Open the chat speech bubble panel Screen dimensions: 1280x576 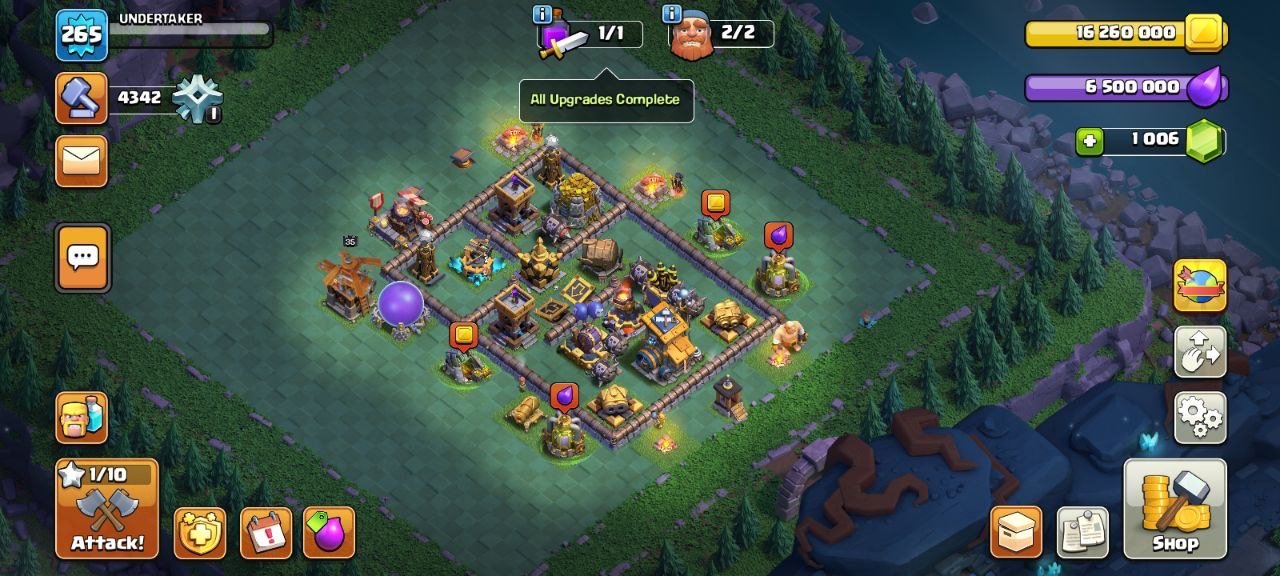[x=83, y=258]
